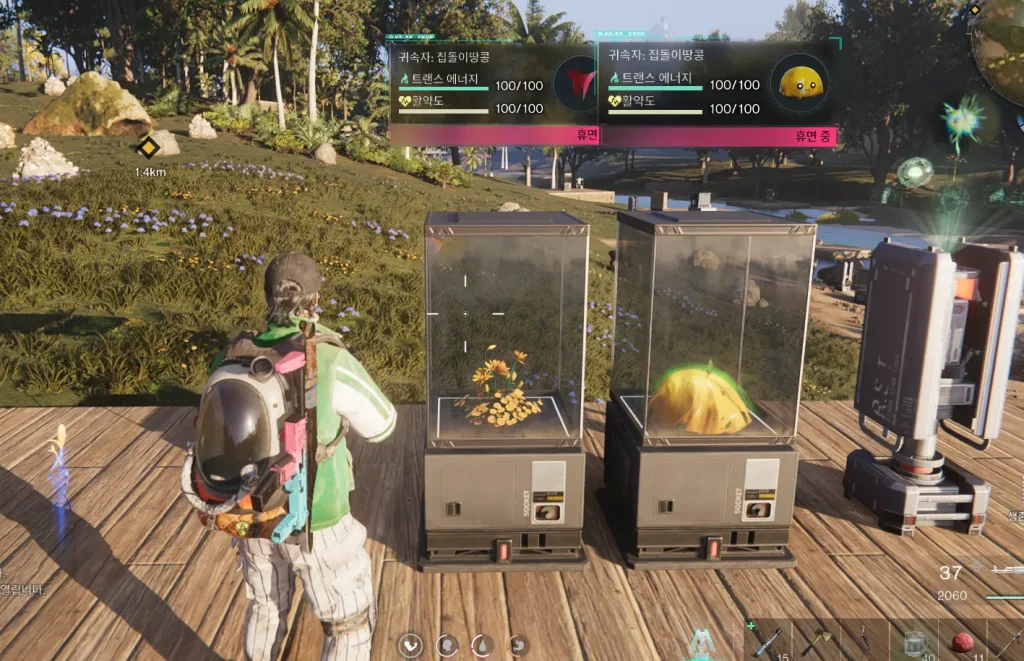This screenshot has height=661, width=1024.
Task: Select the yellow diamond waypoint marker
Action: pos(149,148)
